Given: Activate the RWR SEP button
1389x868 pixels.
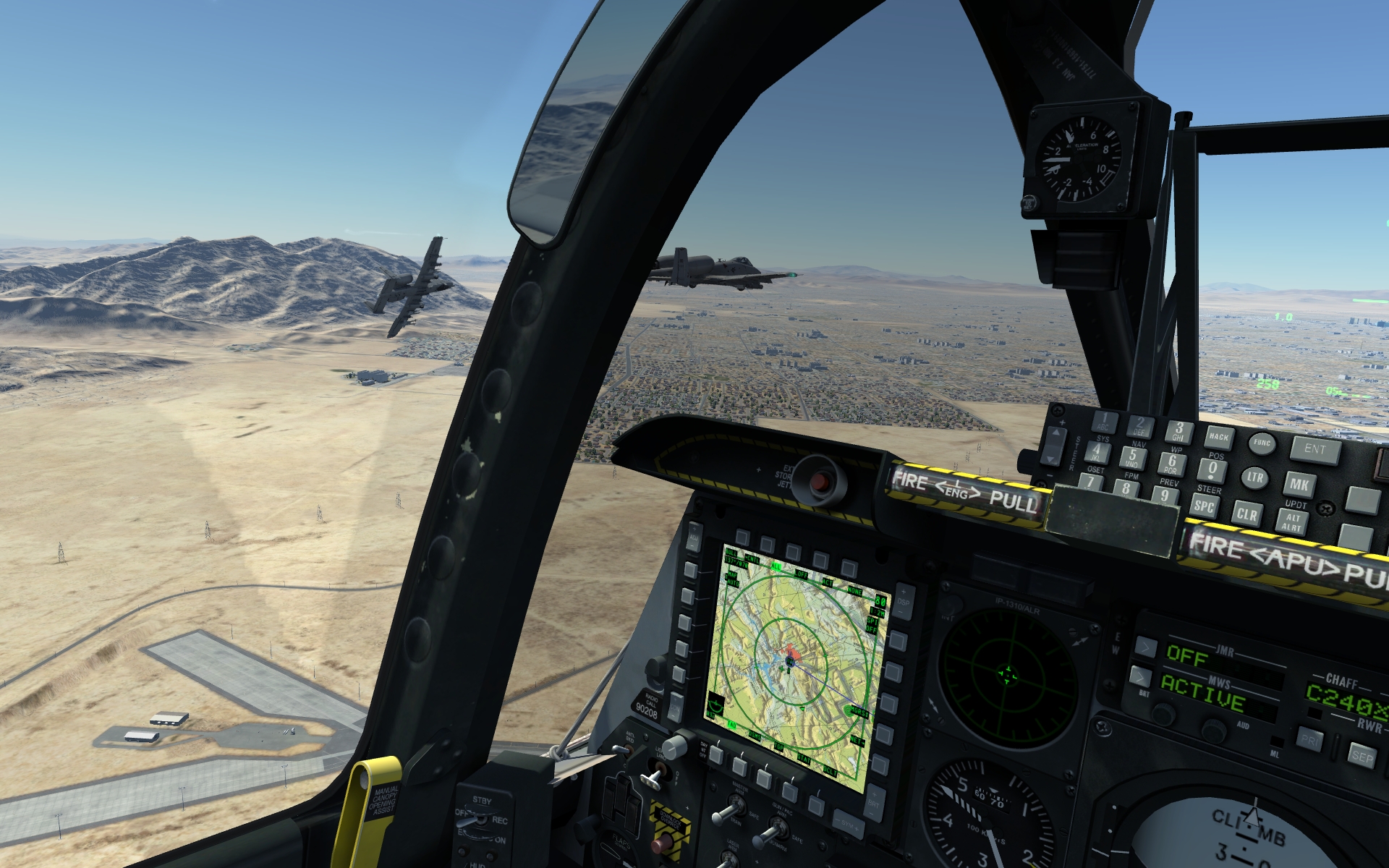Looking at the screenshot, I should 1362,757.
